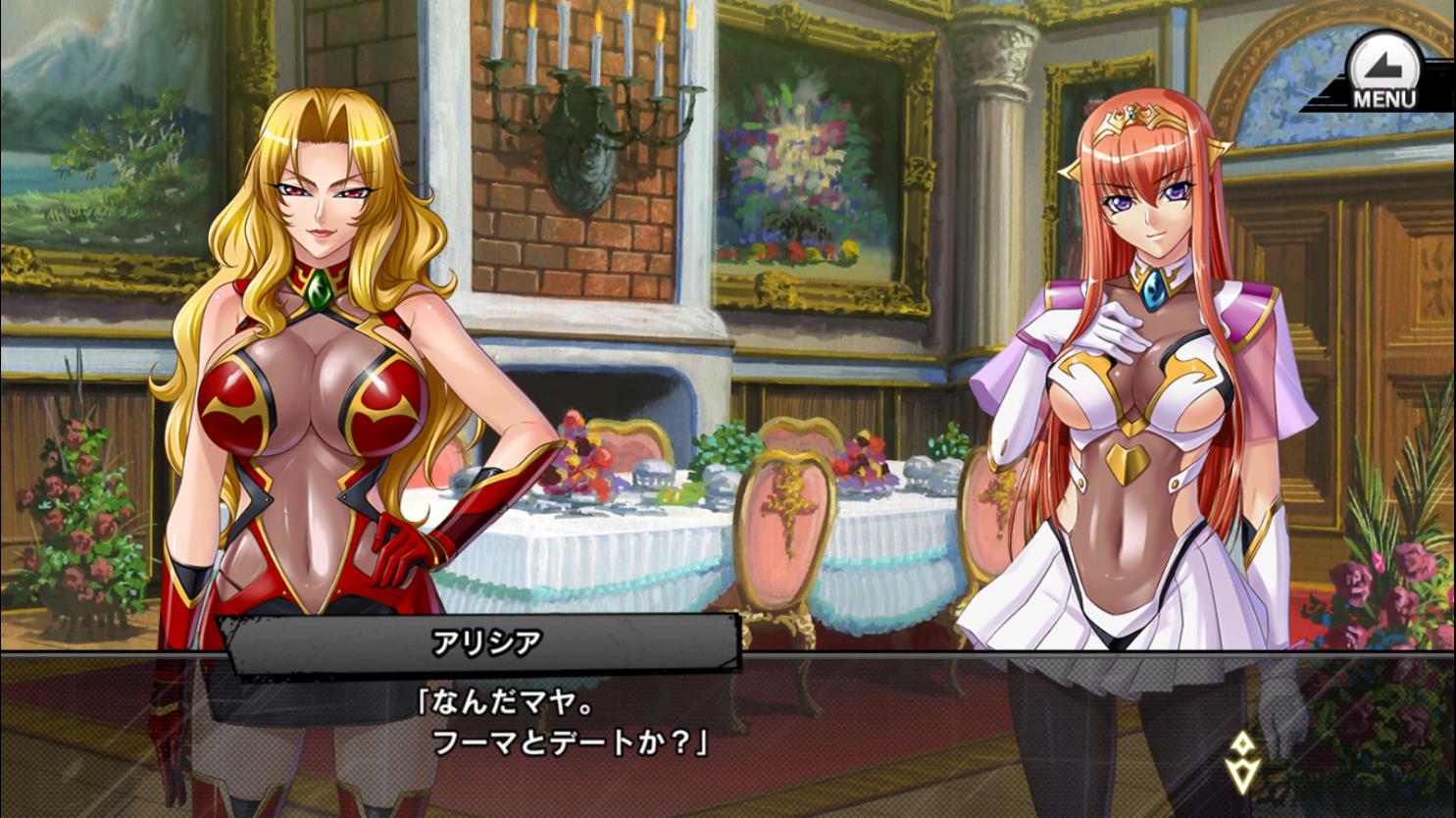Click Alicia's green chest gem

tap(317, 290)
